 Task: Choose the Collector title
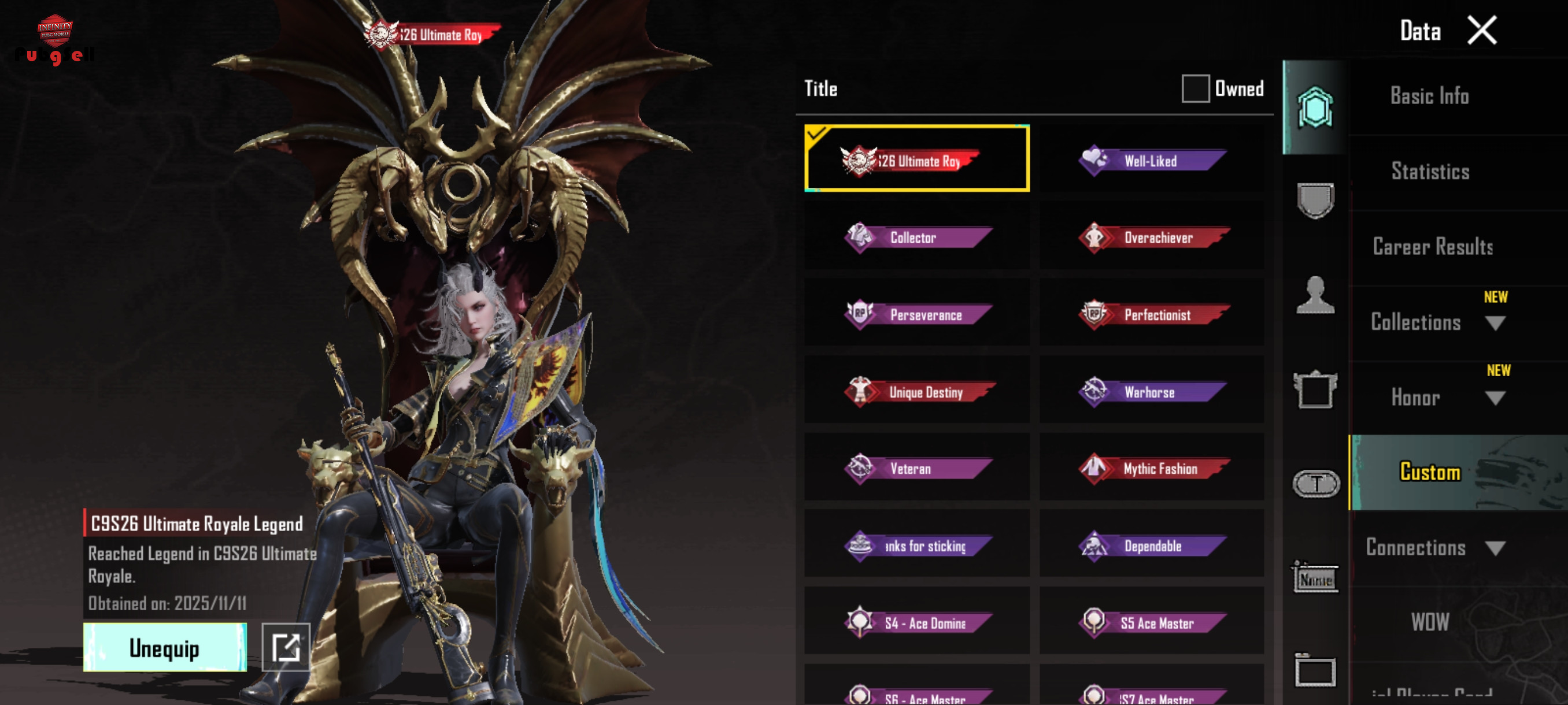point(917,238)
